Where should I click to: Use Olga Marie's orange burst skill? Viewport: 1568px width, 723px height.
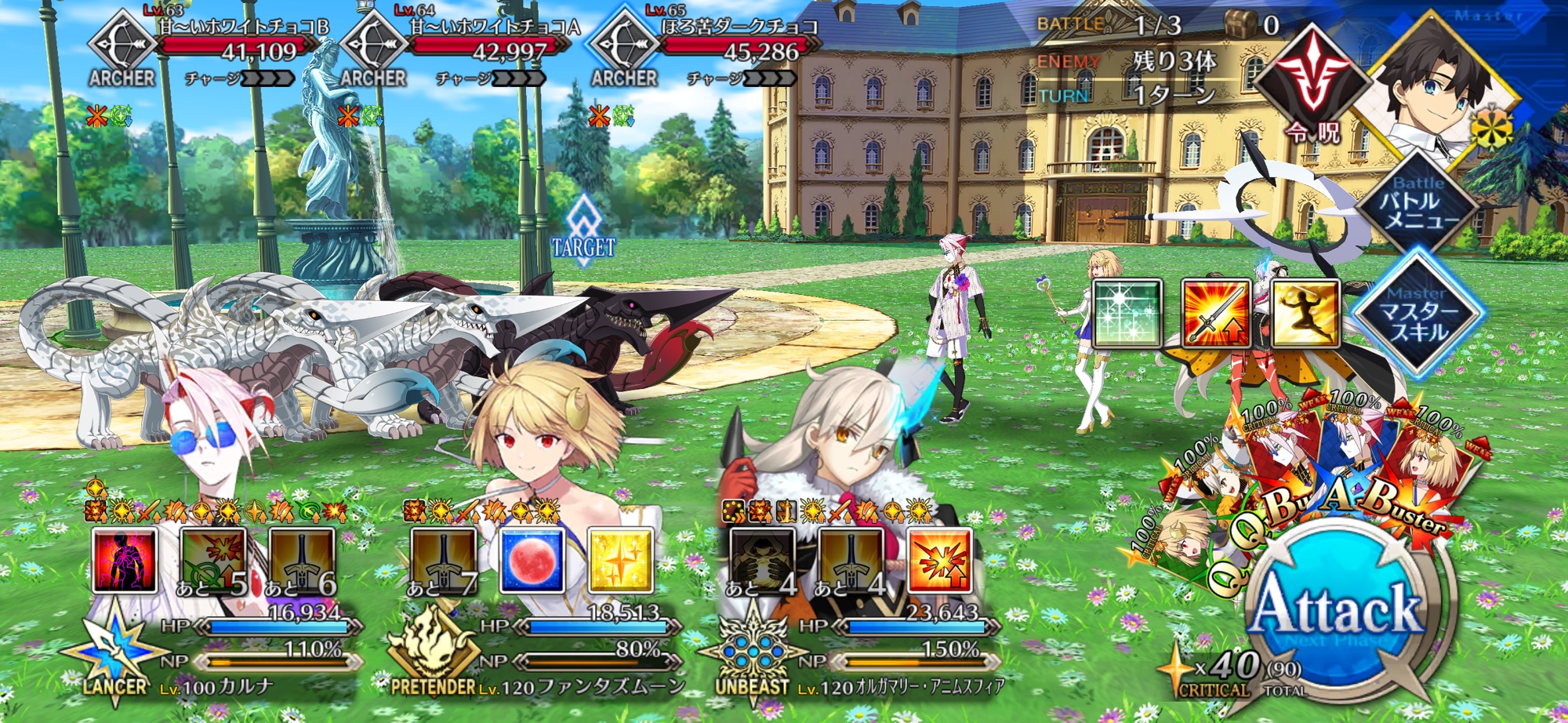click(x=939, y=560)
